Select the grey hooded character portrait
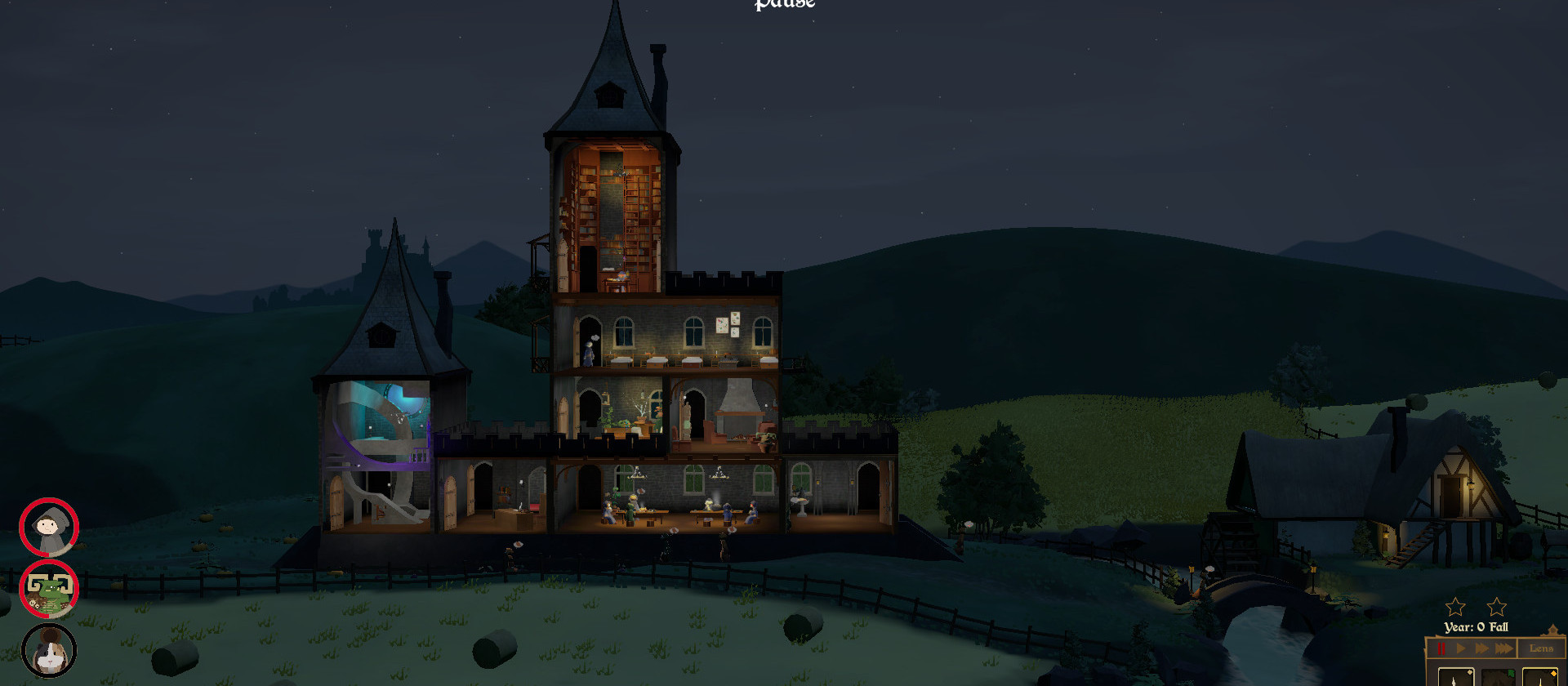This screenshot has width=1568, height=686. click(x=49, y=527)
